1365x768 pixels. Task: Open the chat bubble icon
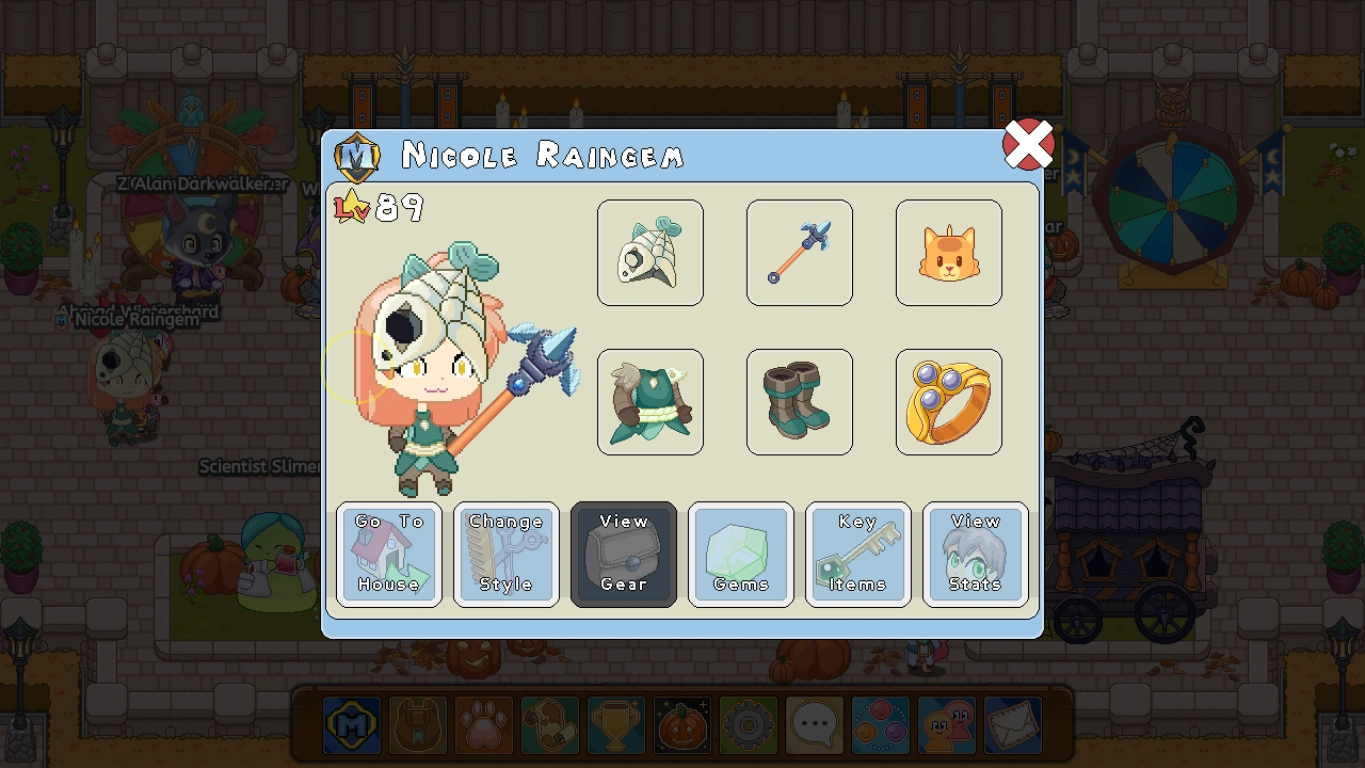[x=813, y=725]
